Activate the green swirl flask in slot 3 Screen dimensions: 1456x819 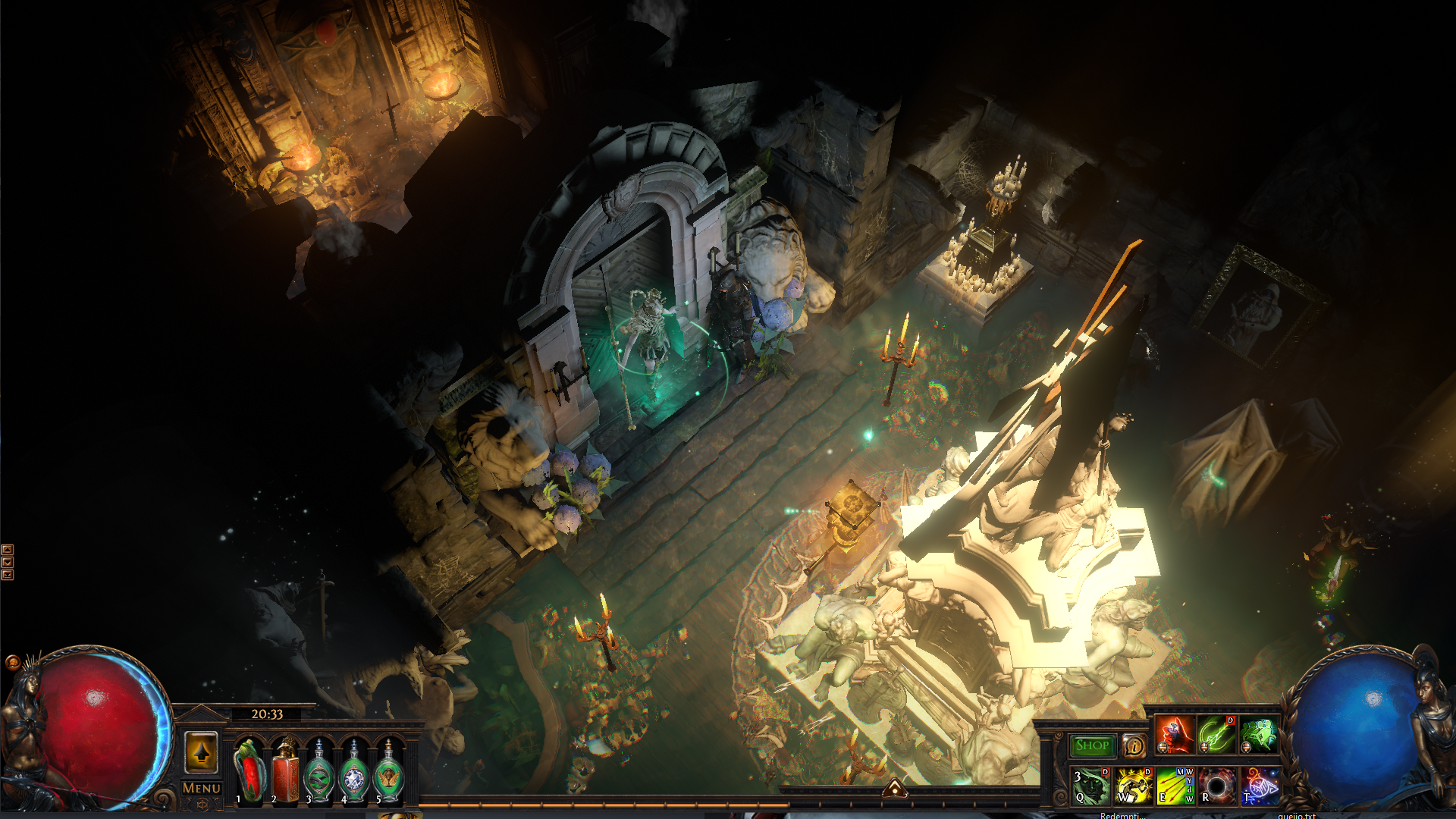point(319,773)
